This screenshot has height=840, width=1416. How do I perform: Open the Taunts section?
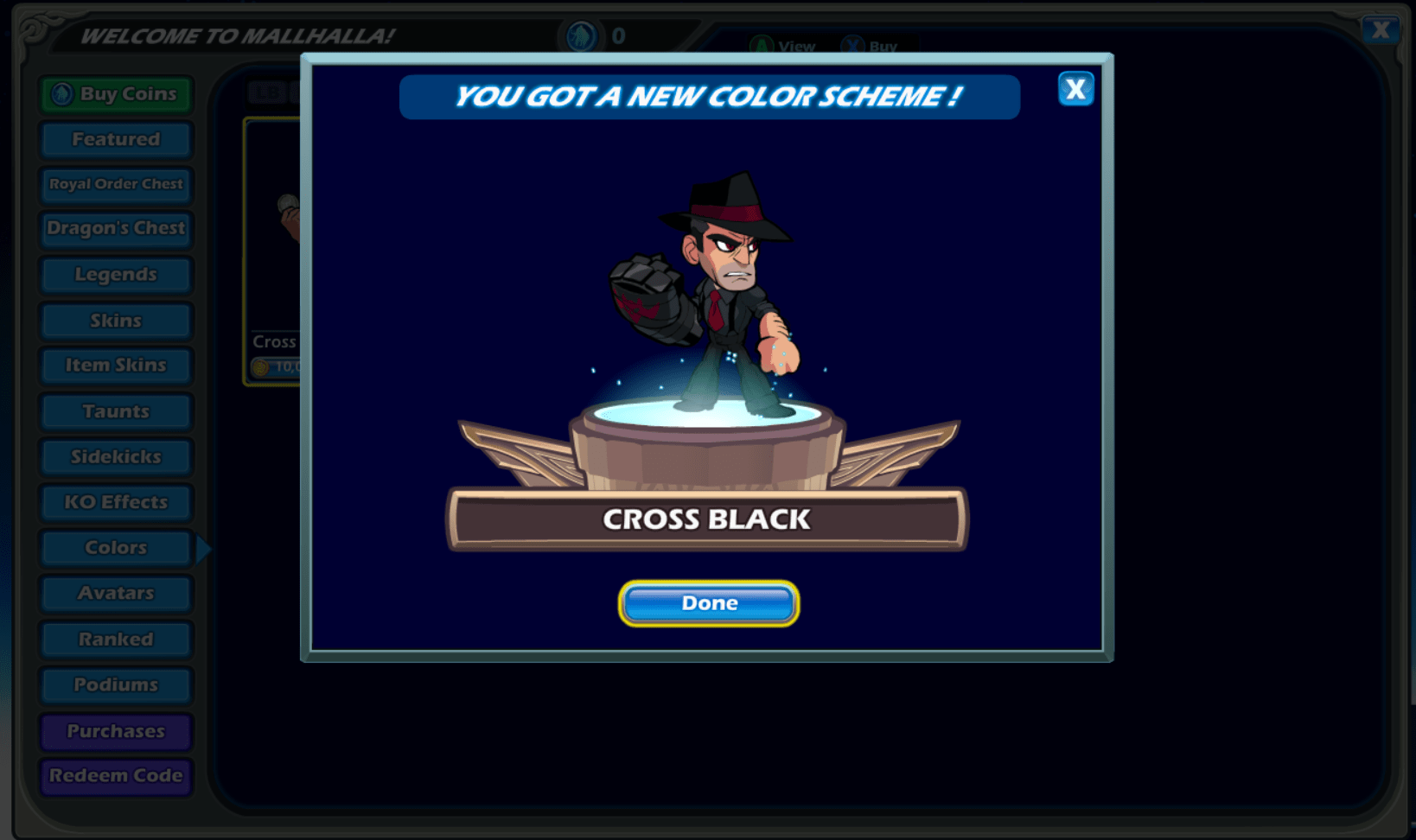115,410
